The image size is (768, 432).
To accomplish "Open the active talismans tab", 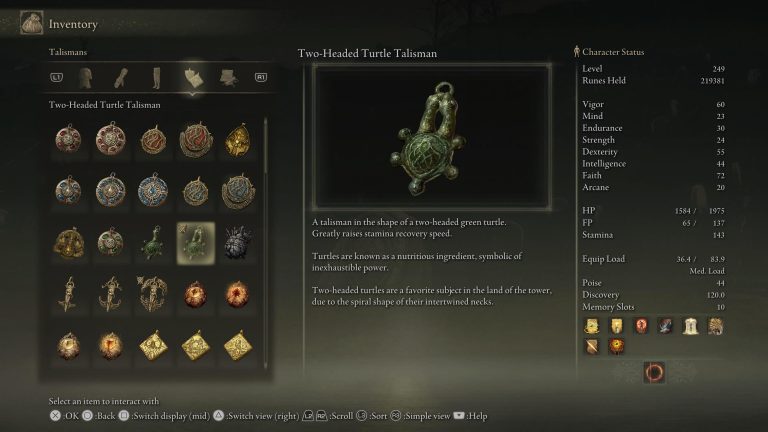I will tap(192, 76).
